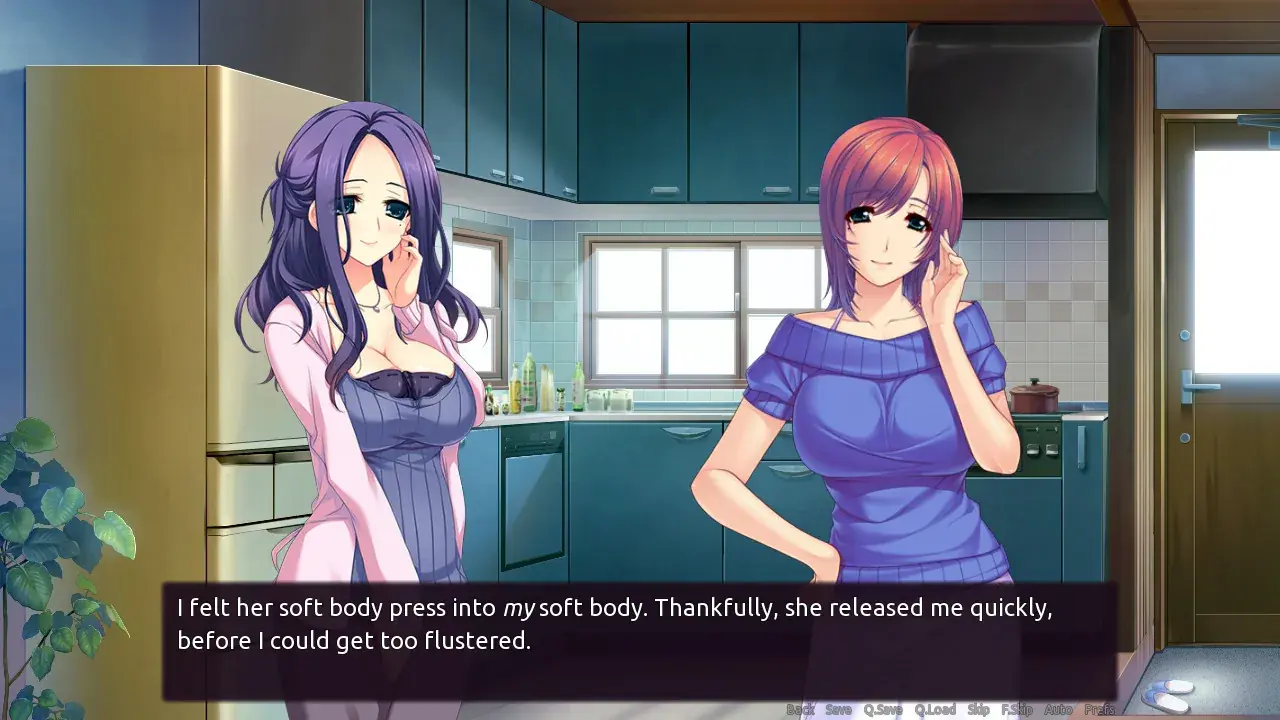Viewport: 1280px width, 720px height.
Task: Activate the F.Skip fast-skip button
Action: pos(1017,710)
